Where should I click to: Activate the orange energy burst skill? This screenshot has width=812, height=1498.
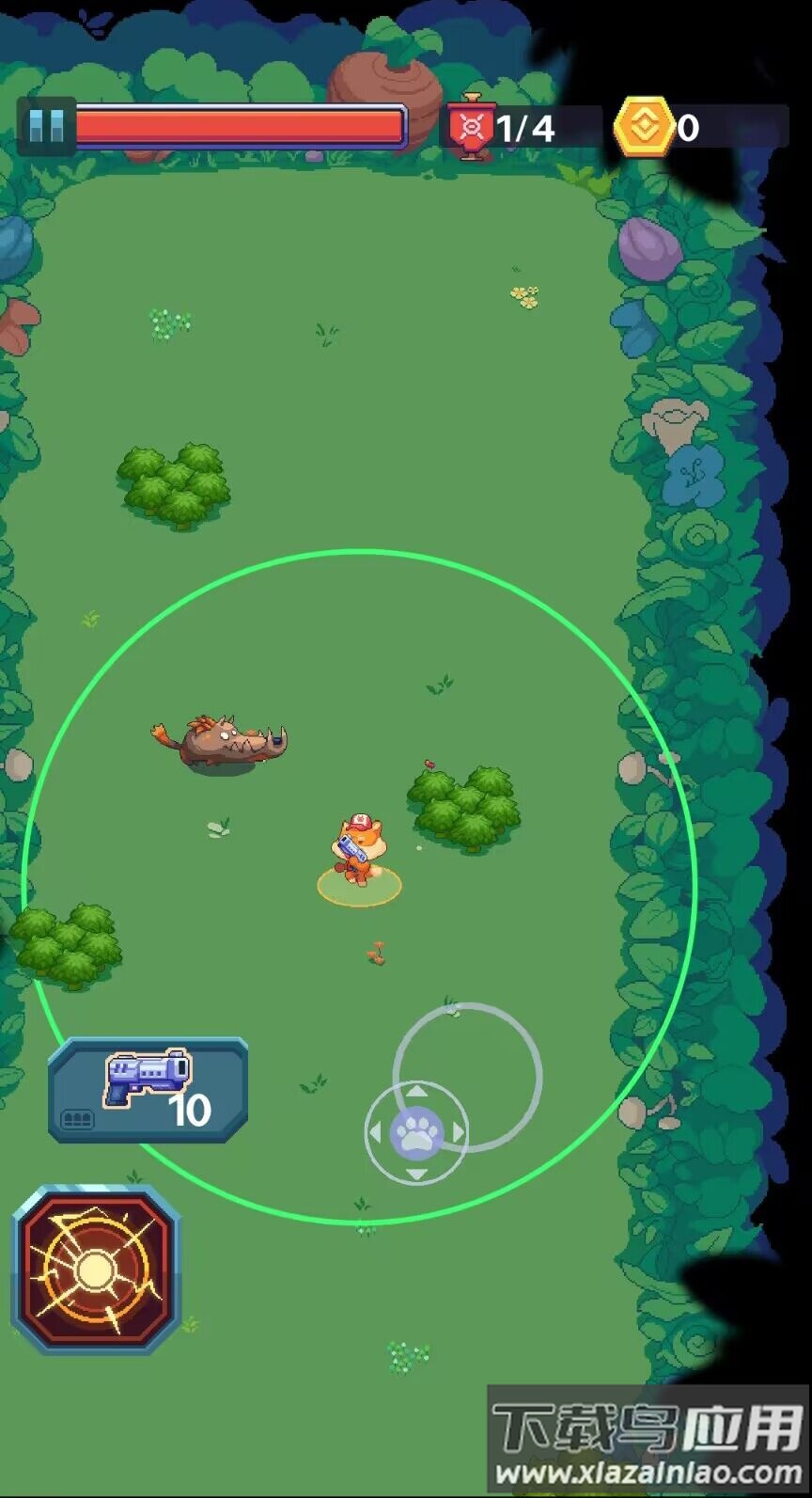click(96, 1269)
